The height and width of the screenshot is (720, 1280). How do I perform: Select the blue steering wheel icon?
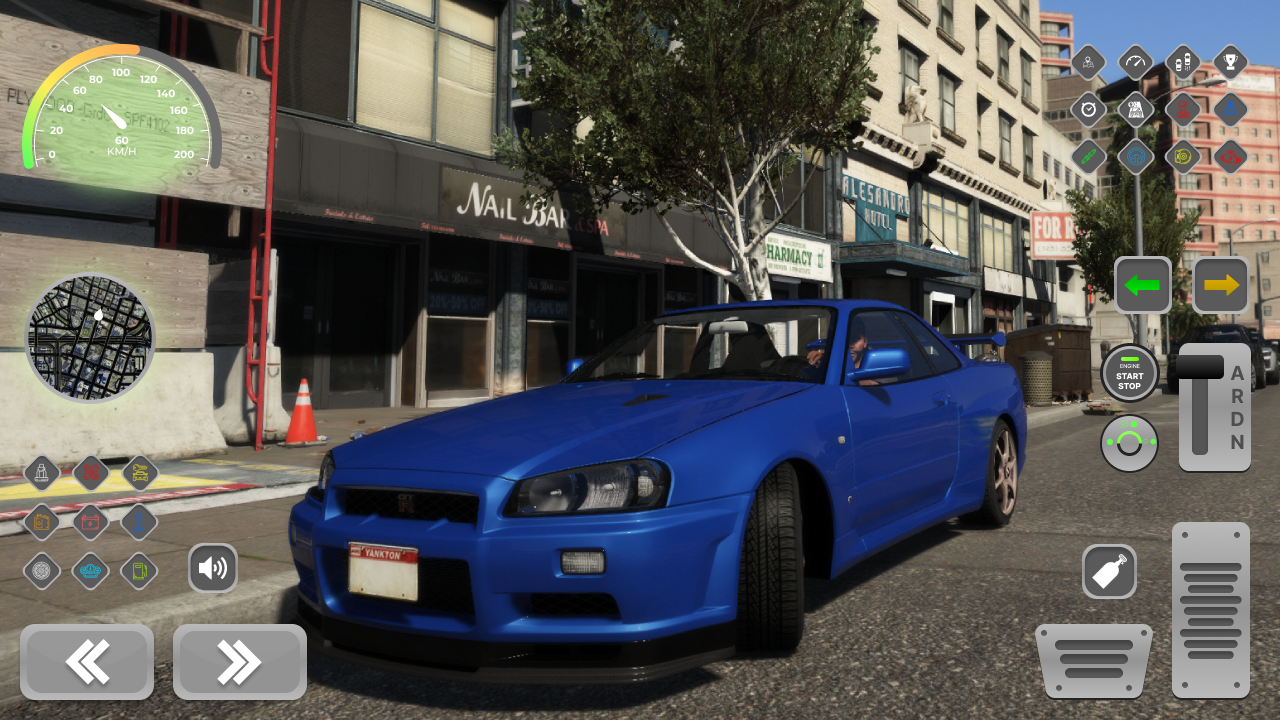(x=1134, y=155)
